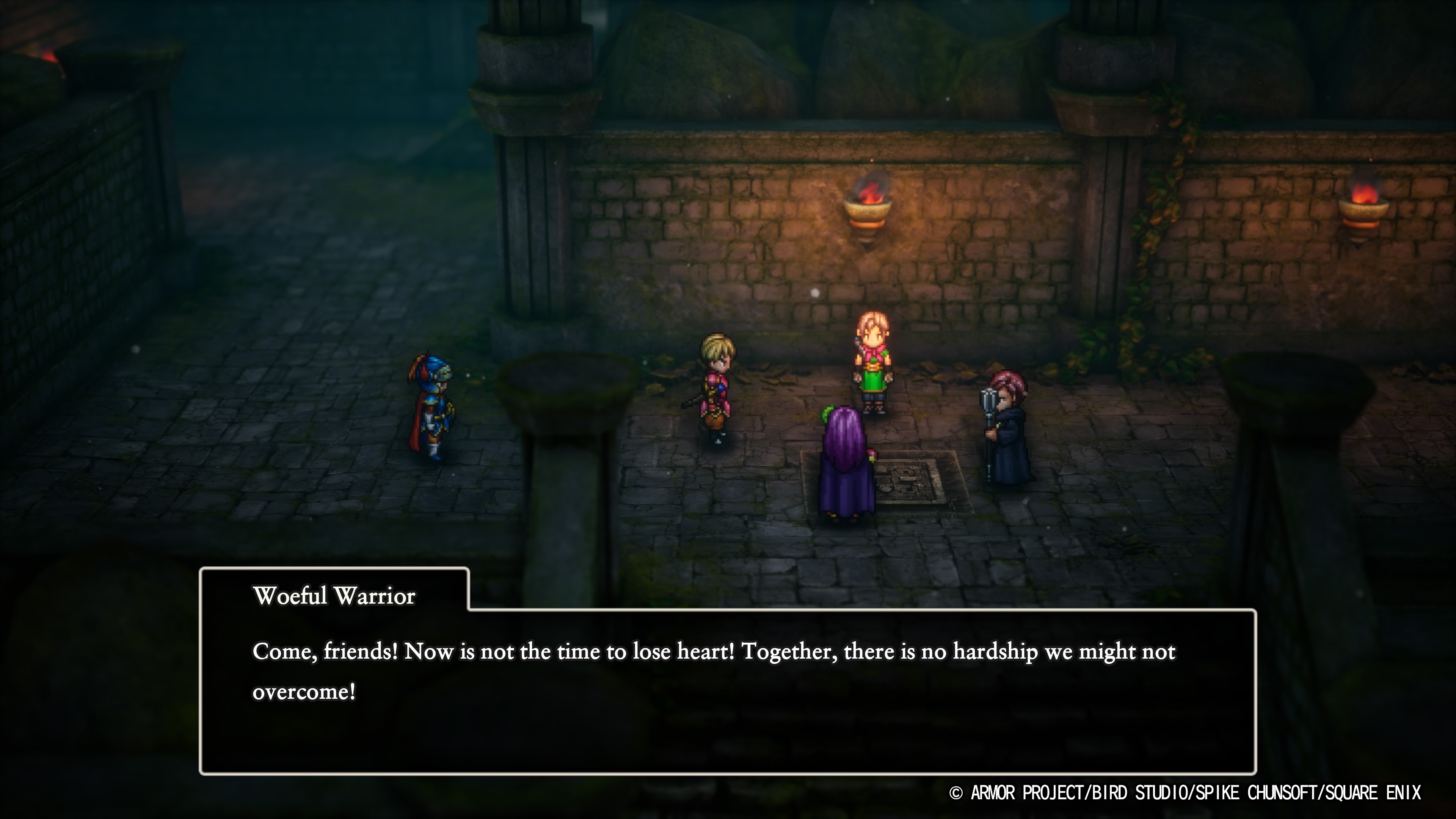Click the dialogue box to advance text
The height and width of the screenshot is (819, 1456).
tap(723, 706)
